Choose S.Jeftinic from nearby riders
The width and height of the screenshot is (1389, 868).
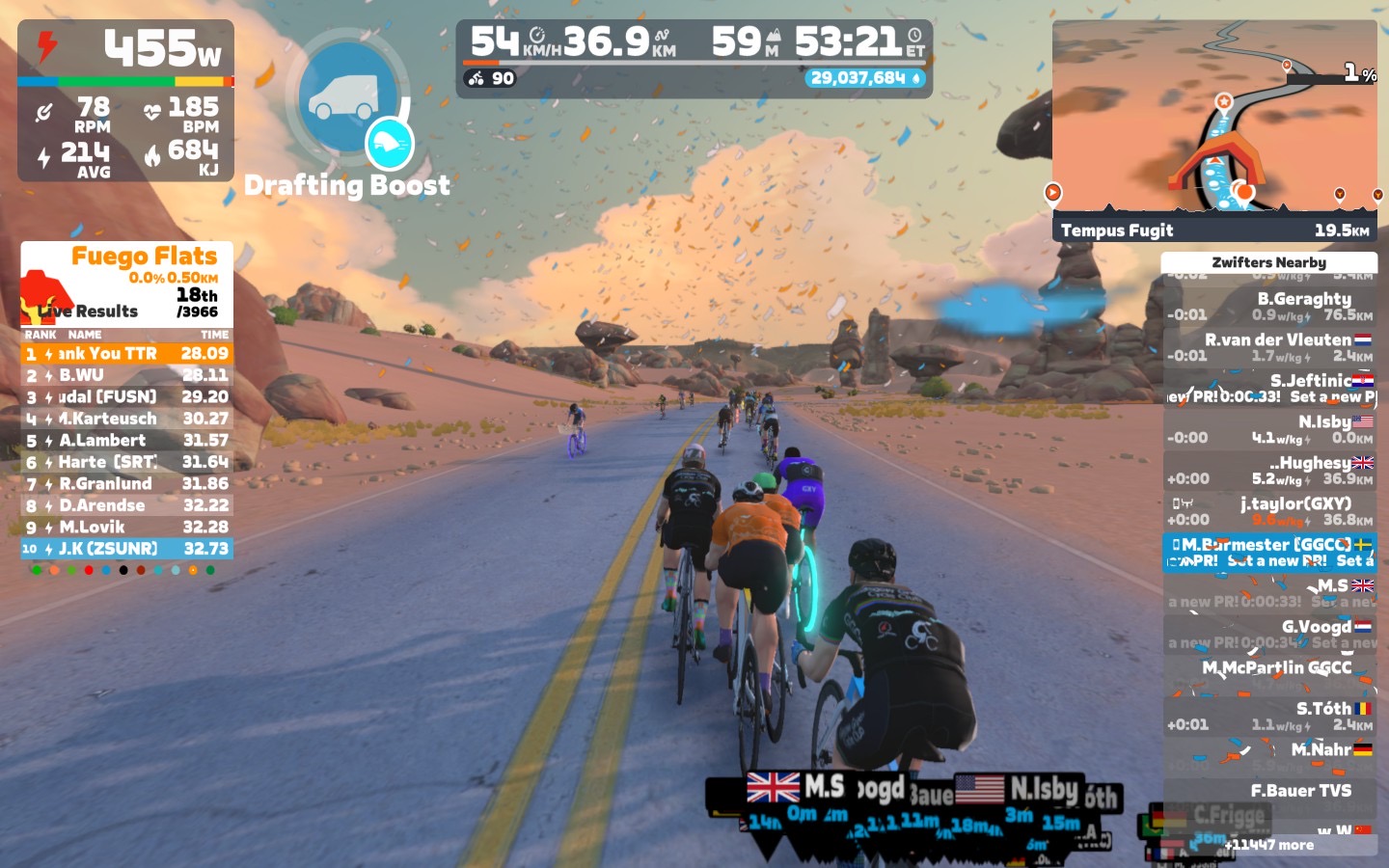pyautogui.click(x=1269, y=388)
